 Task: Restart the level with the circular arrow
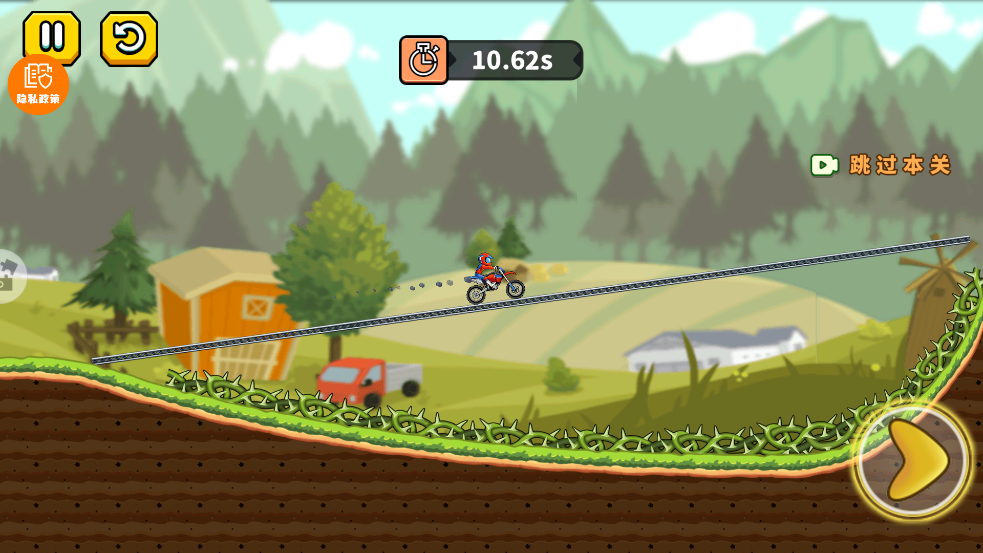pos(129,39)
